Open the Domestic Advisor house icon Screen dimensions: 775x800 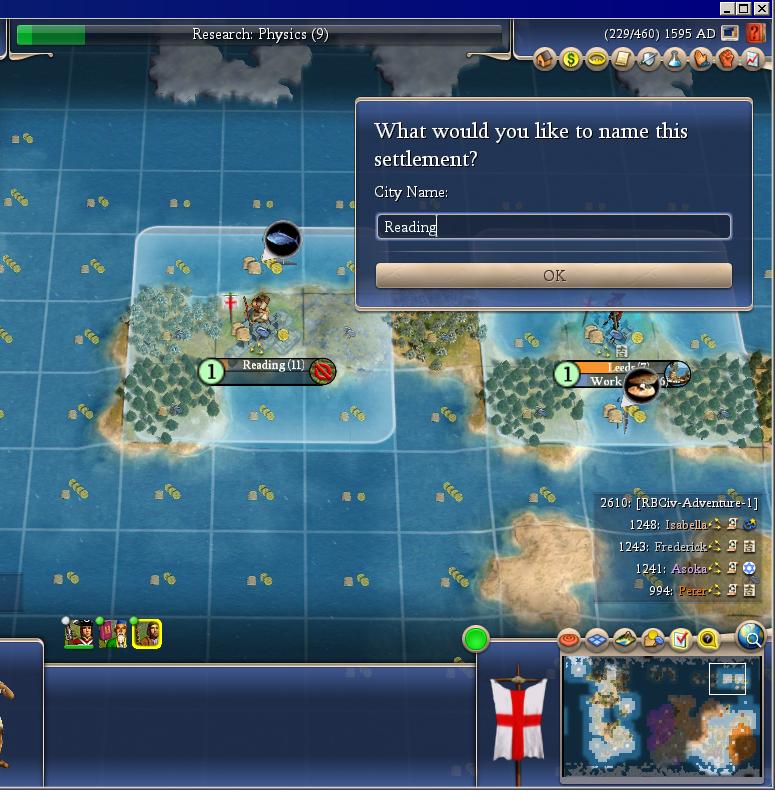(x=545, y=60)
